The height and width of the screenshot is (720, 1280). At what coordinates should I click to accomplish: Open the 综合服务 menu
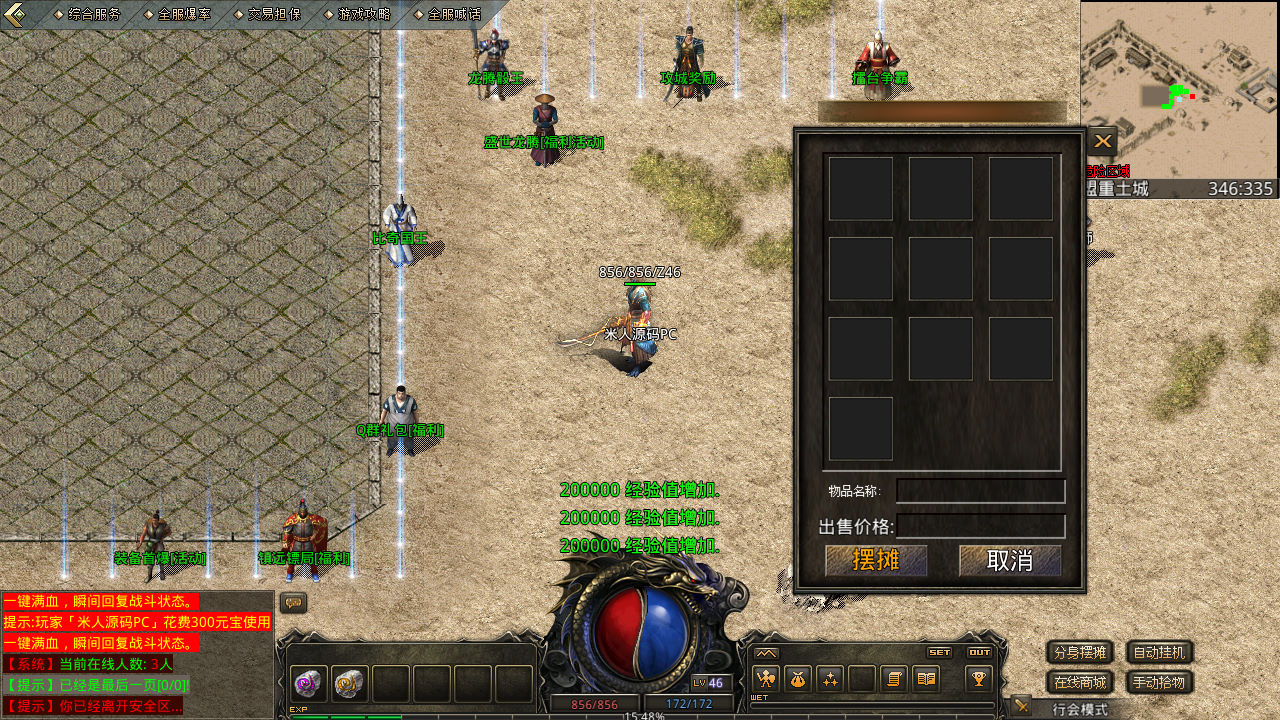pyautogui.click(x=93, y=14)
